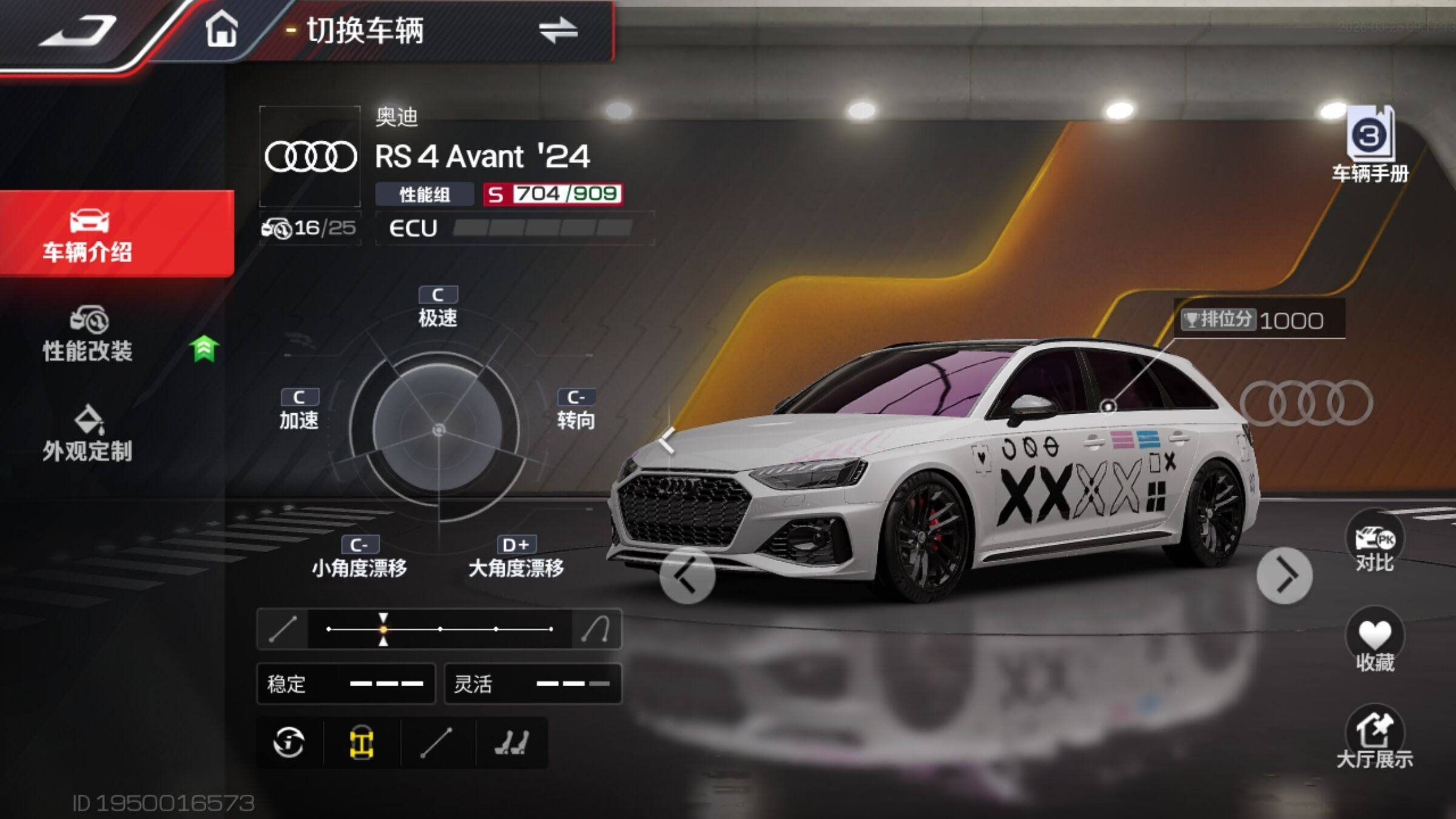Show the next car with right arrow
Image resolution: width=1456 pixels, height=819 pixels.
click(1284, 576)
